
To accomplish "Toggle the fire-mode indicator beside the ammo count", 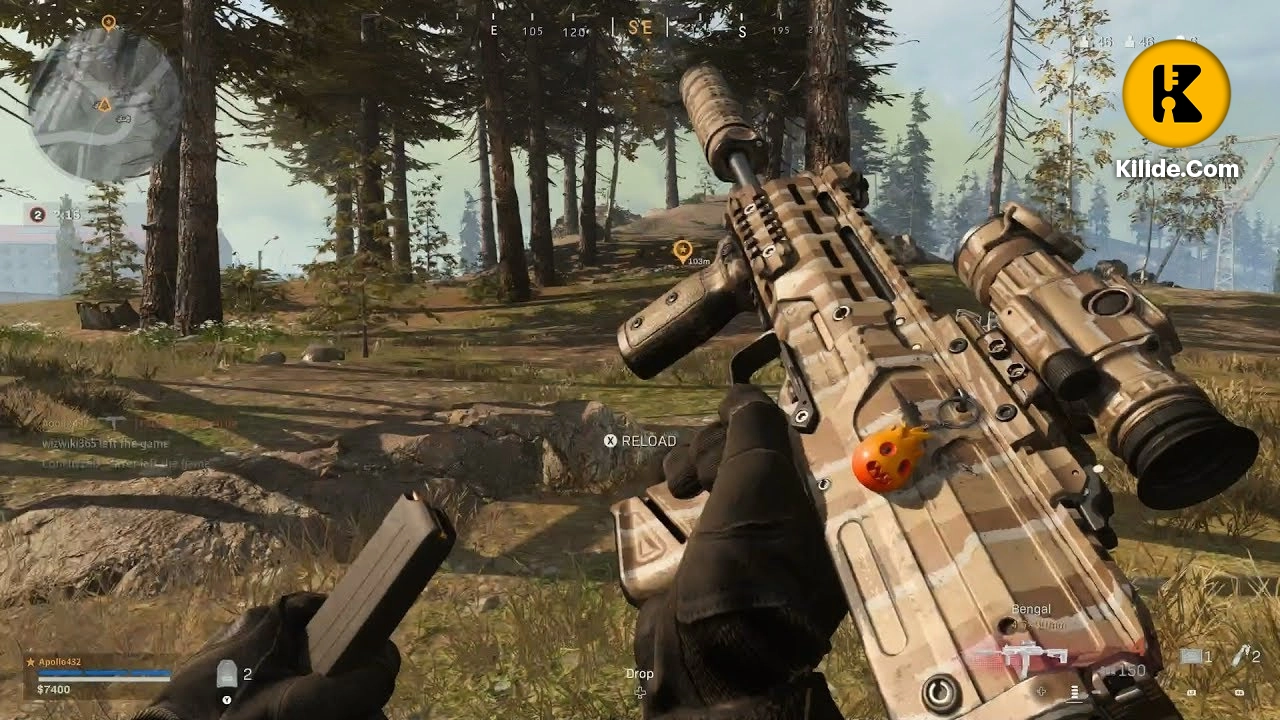I will [1076, 691].
